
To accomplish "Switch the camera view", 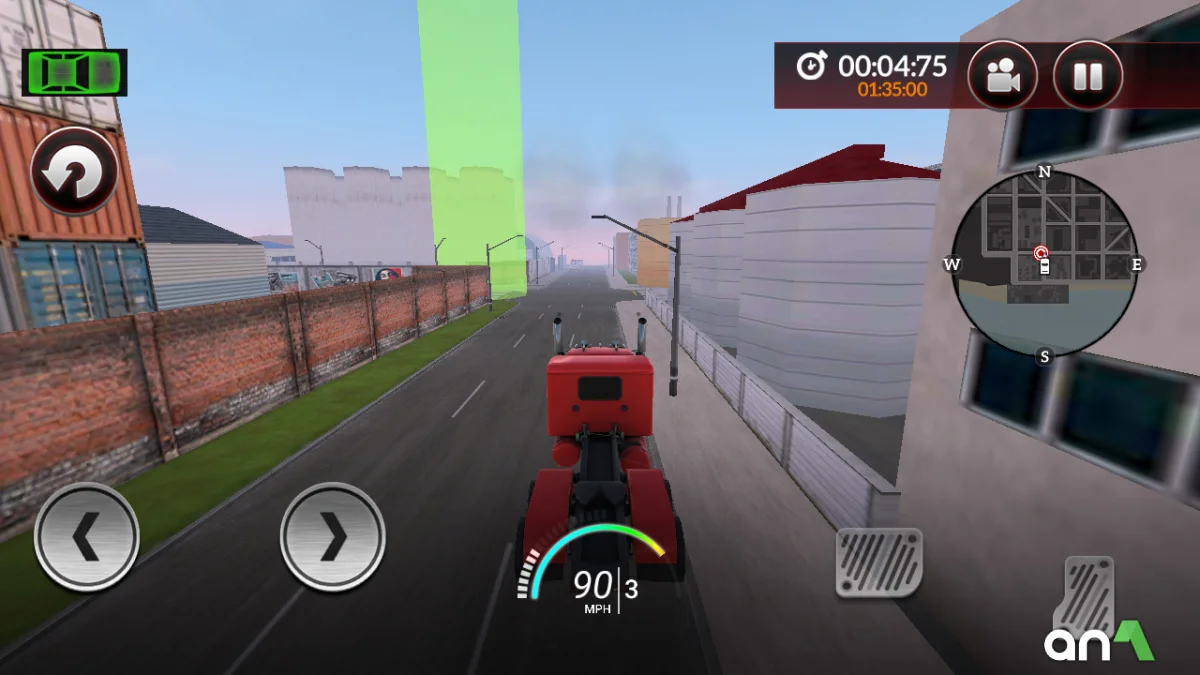I will [1002, 76].
